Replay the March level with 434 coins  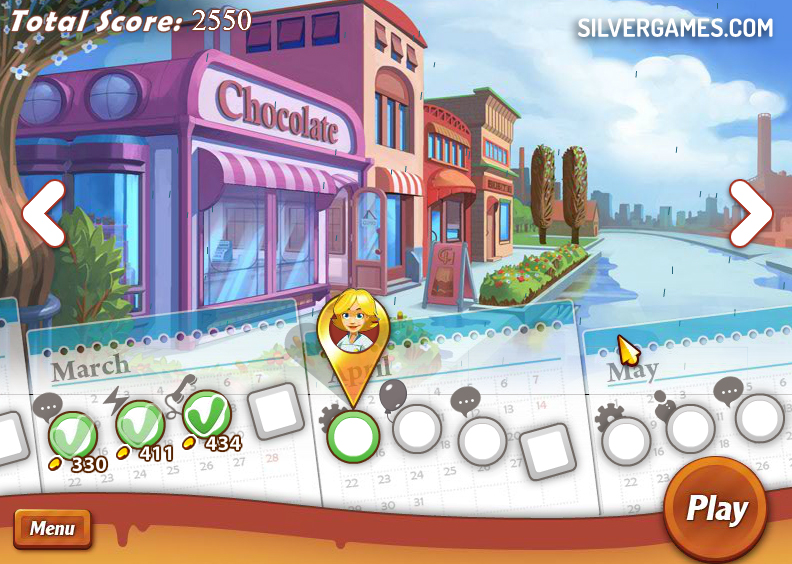(207, 414)
